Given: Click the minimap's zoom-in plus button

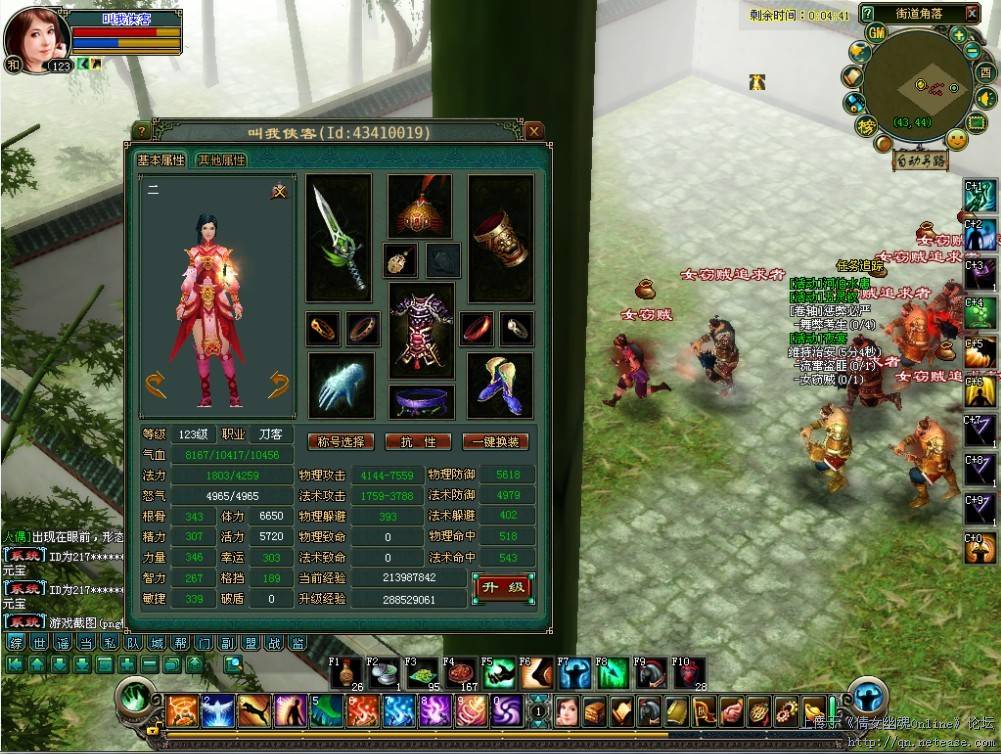Looking at the screenshot, I should pyautogui.click(x=958, y=35).
